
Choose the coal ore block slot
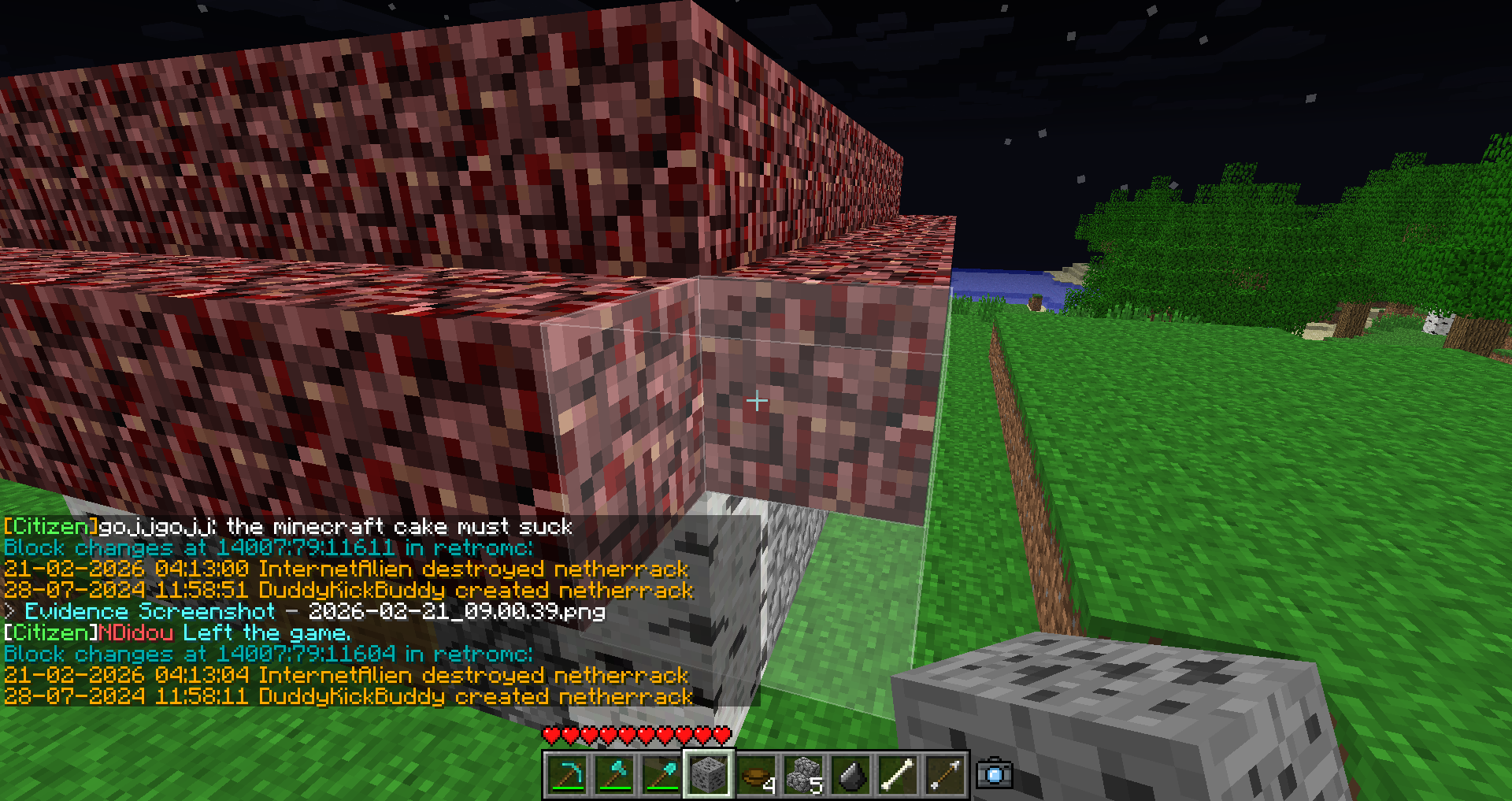[709, 775]
